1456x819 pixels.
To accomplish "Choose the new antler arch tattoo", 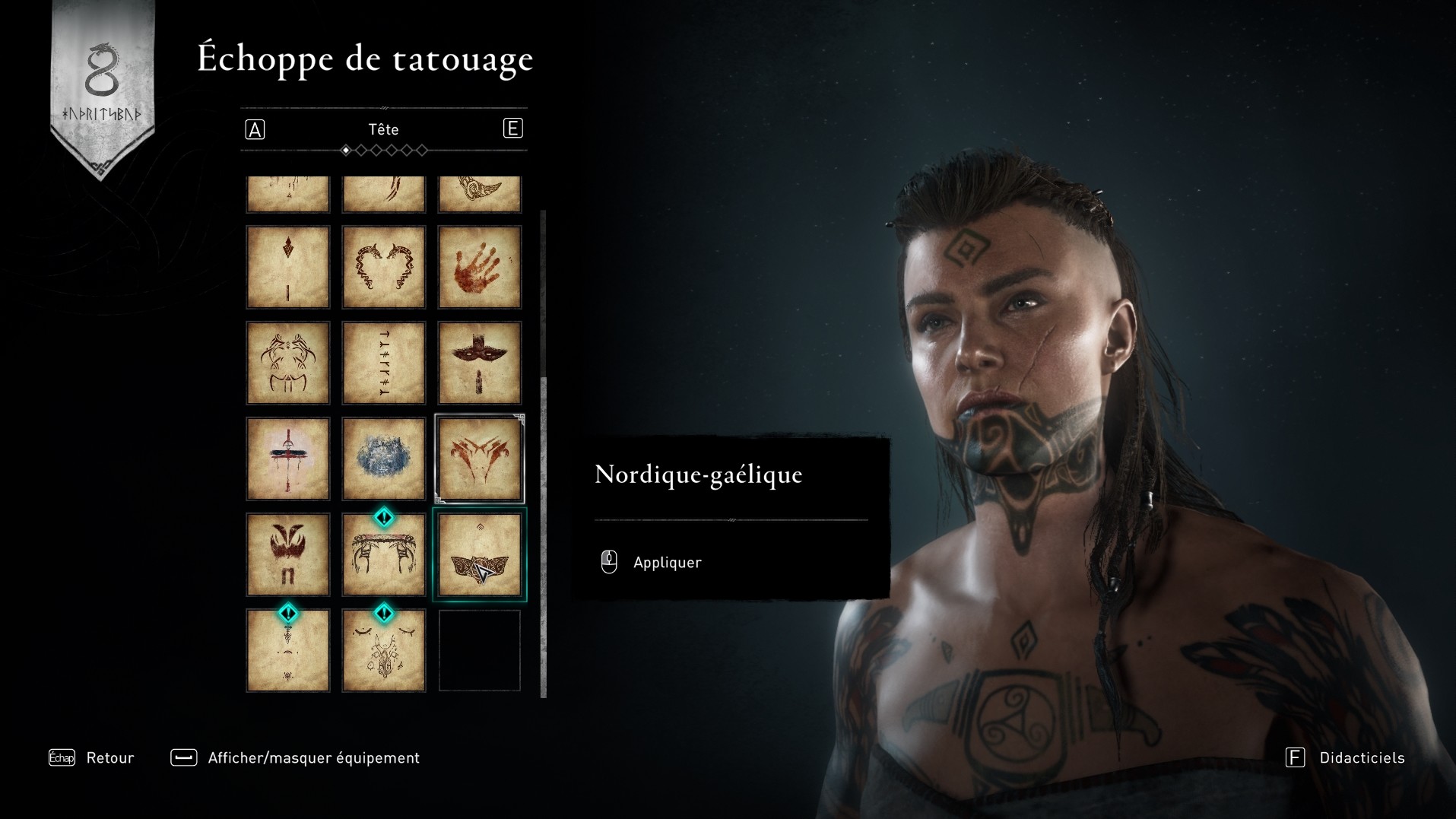I will [x=383, y=556].
